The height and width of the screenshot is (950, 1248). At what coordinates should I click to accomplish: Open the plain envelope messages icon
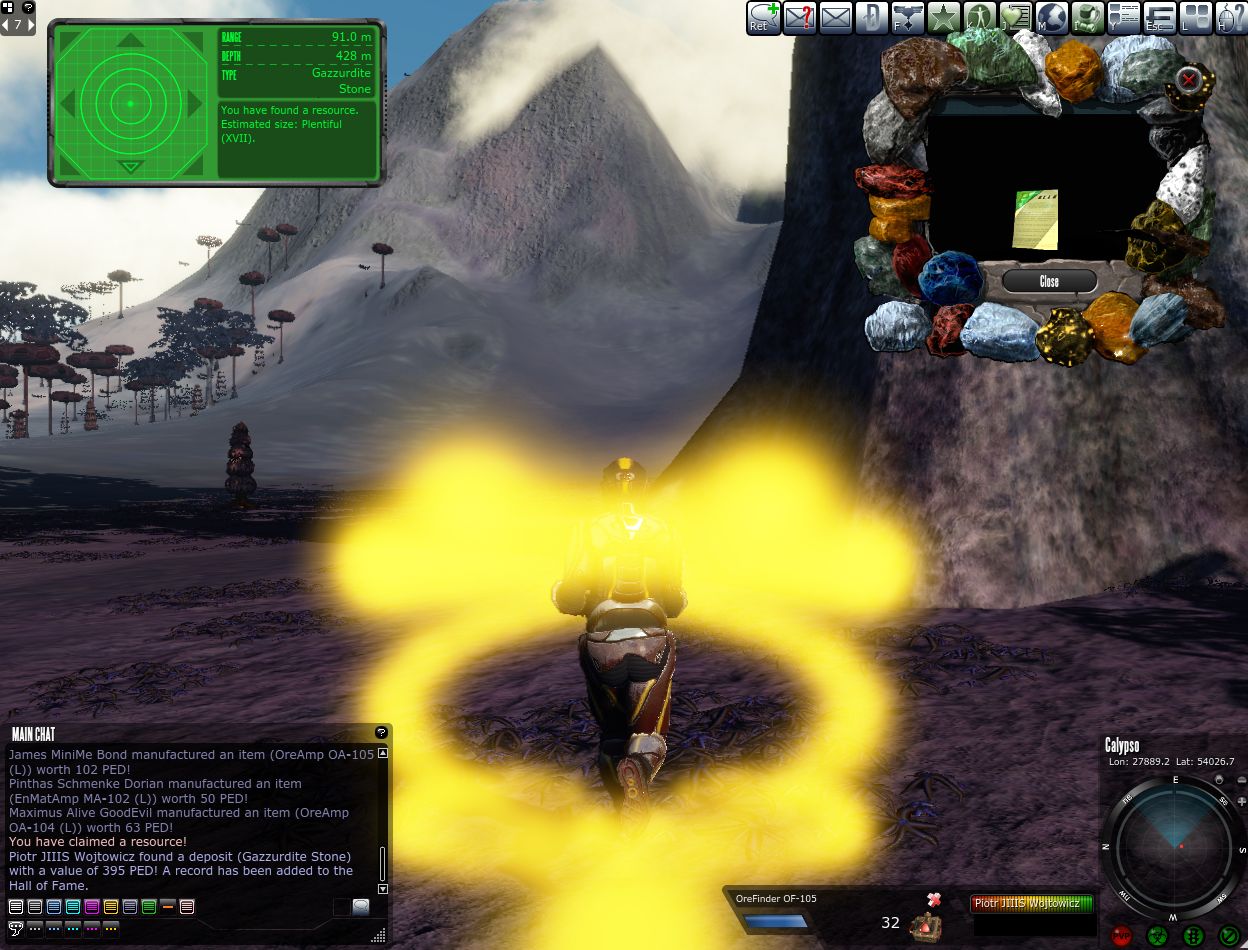835,17
